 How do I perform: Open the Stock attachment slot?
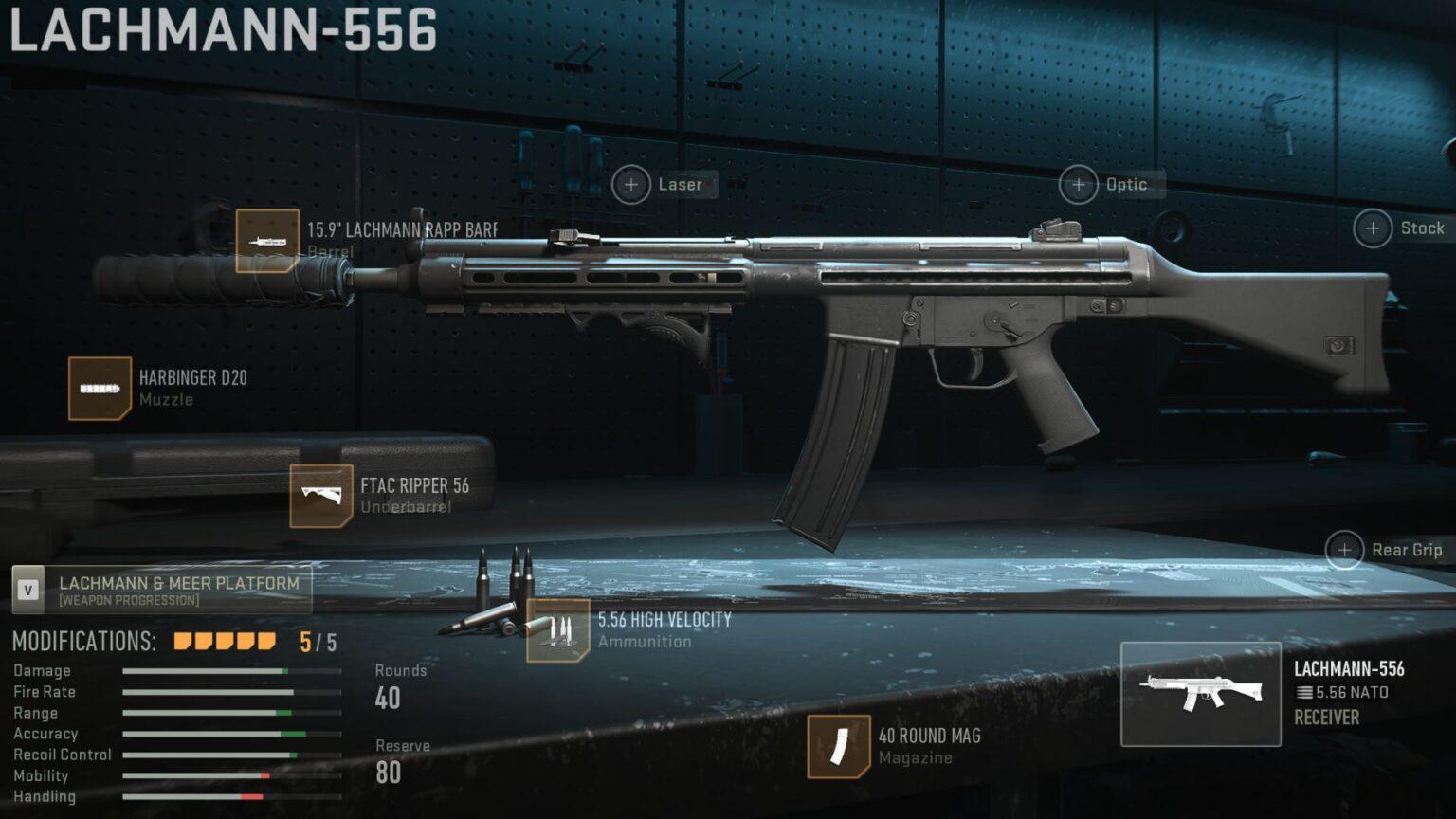tap(1372, 227)
